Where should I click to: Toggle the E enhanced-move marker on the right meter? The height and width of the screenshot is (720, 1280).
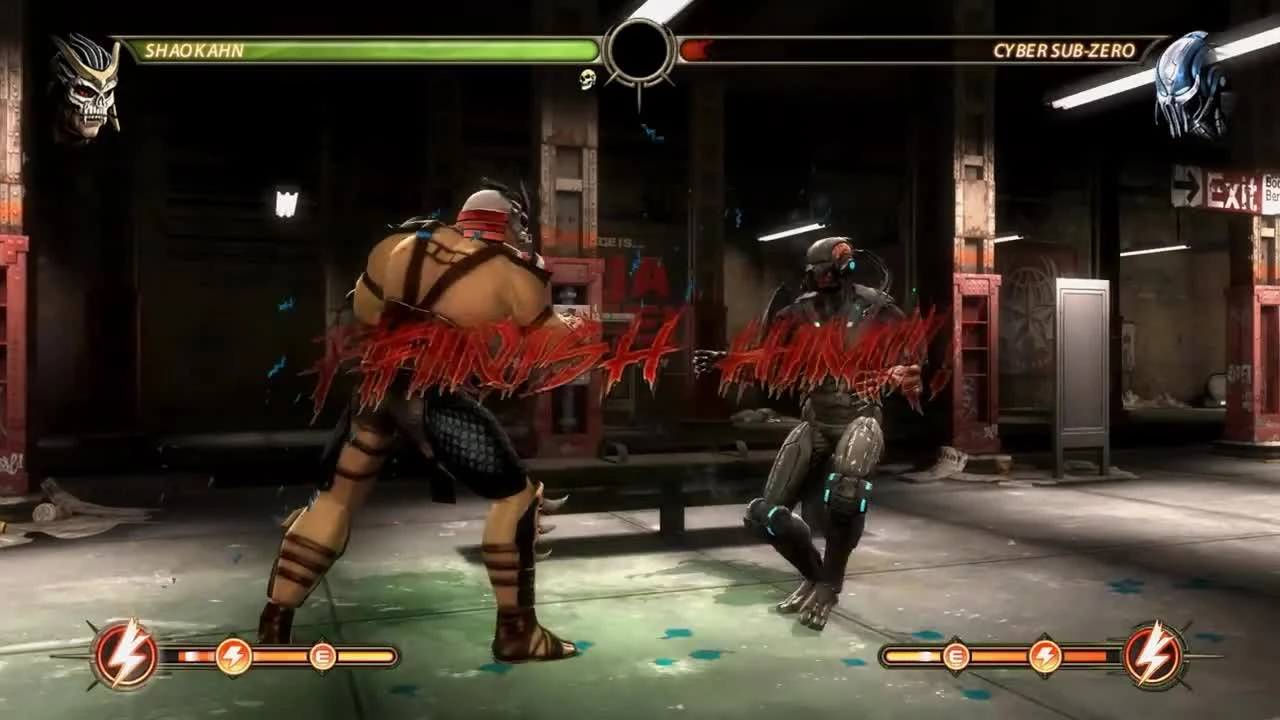955,655
